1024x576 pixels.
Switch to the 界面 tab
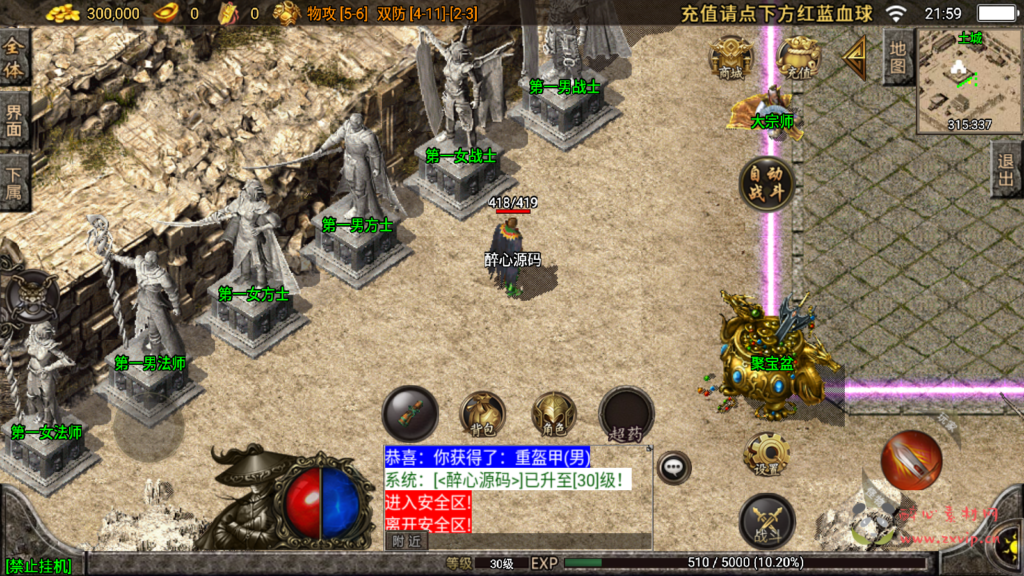tap(14, 119)
